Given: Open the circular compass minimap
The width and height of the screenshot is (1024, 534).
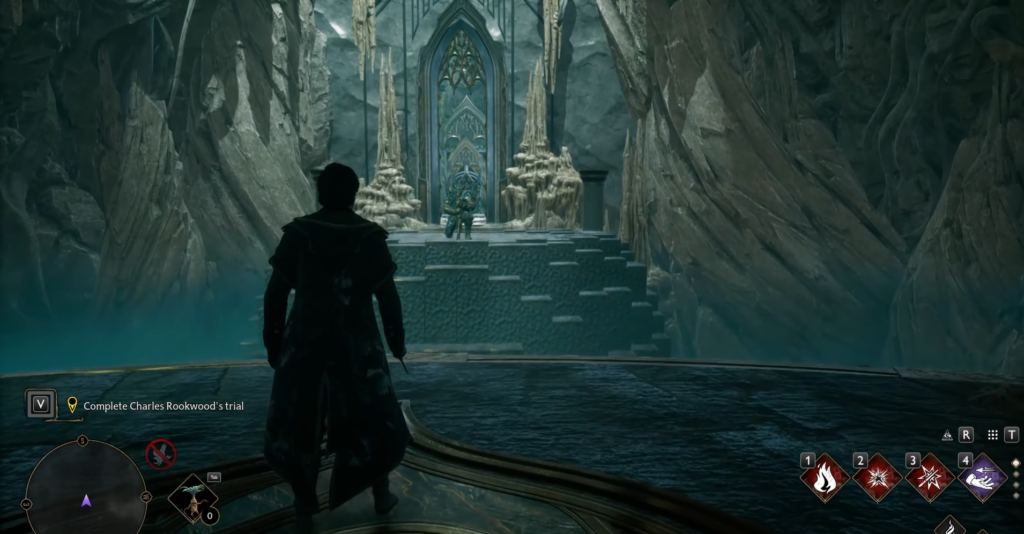Looking at the screenshot, I should pos(85,490).
